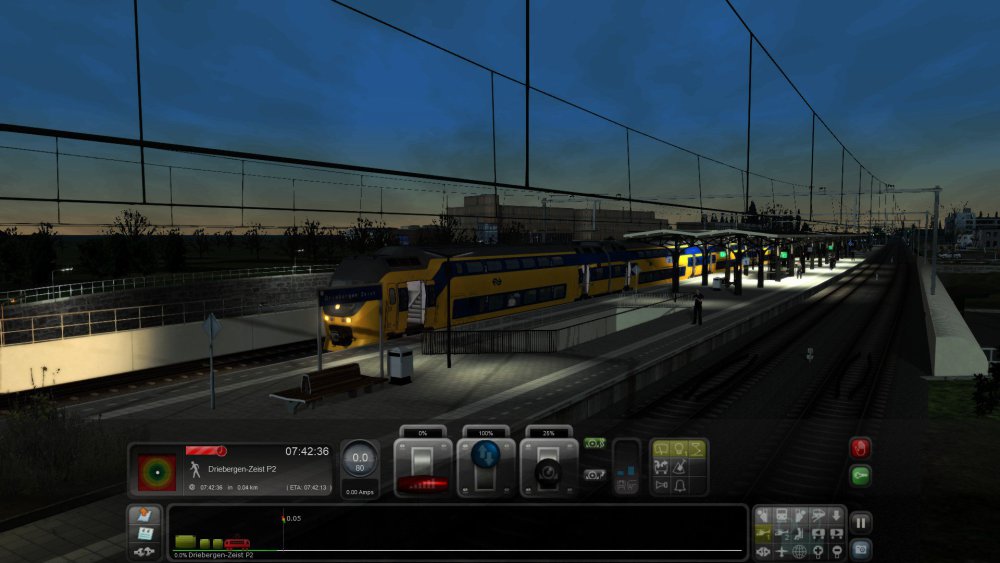The width and height of the screenshot is (1000, 563).
Task: Switch to the highlighted helicopter camera view
Action: 763,533
